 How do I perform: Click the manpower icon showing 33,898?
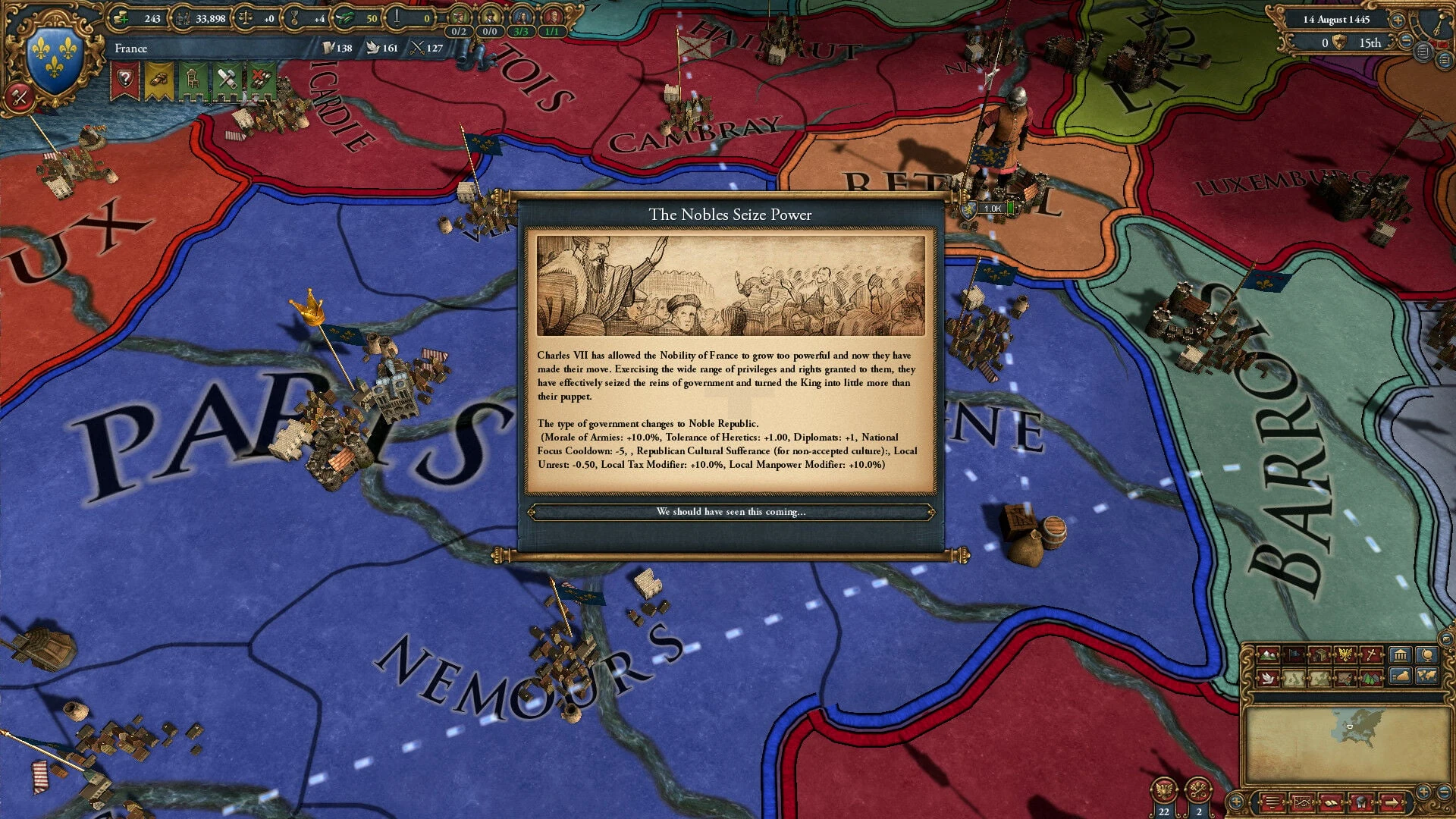pos(184,18)
